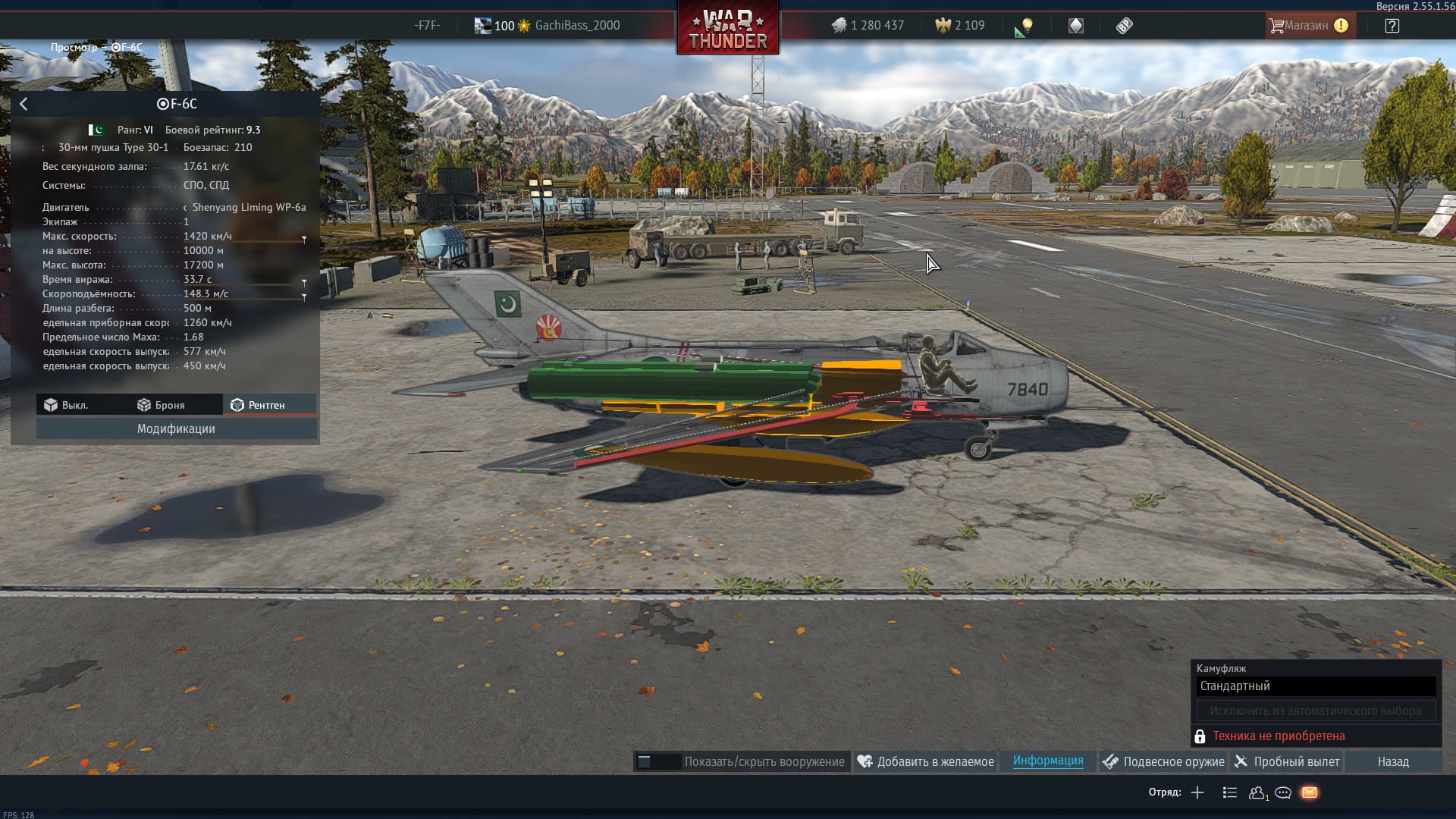Click the Golden Eagles balance 2 109

coord(960,26)
